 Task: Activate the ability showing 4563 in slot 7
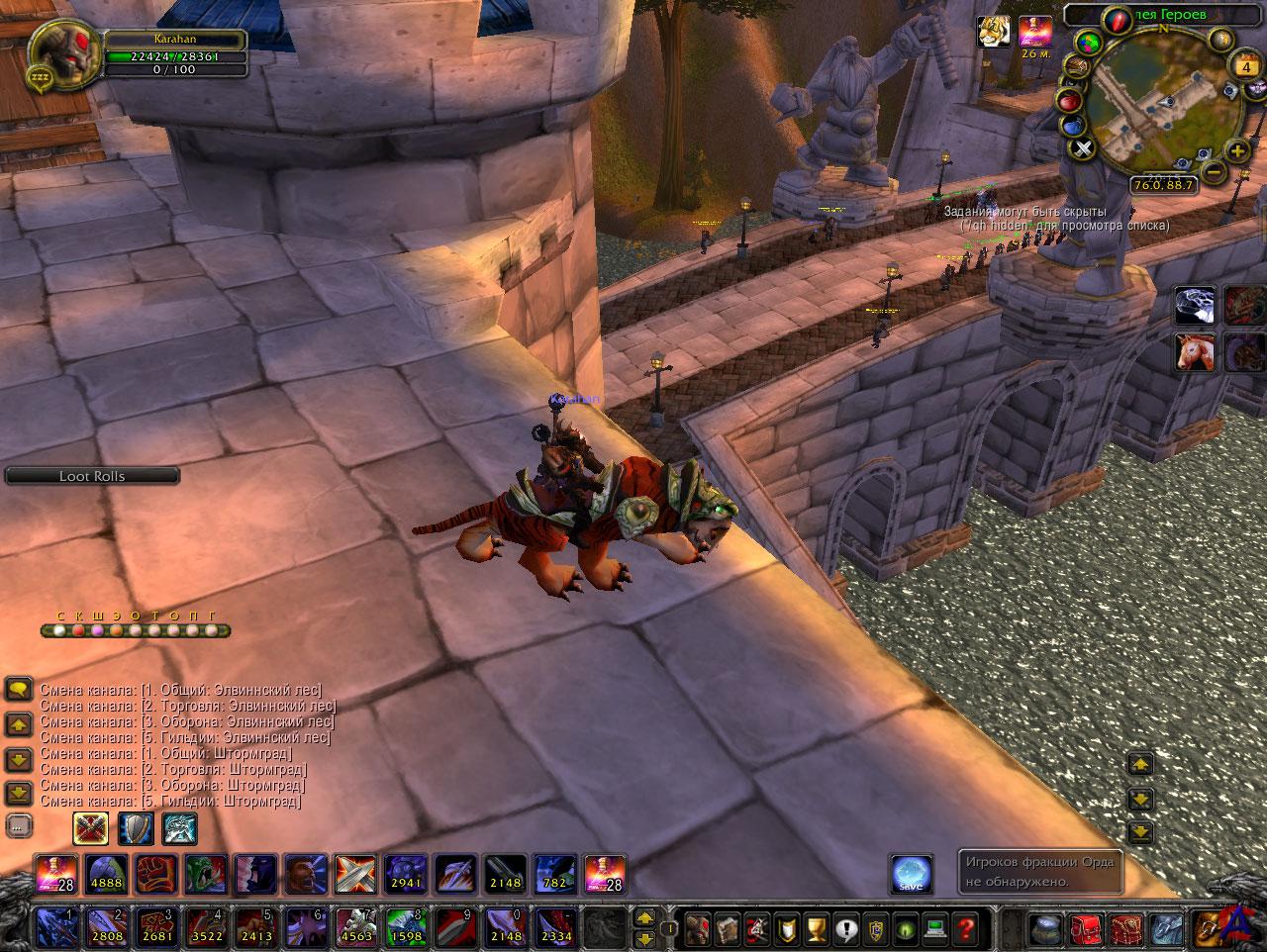(x=355, y=927)
